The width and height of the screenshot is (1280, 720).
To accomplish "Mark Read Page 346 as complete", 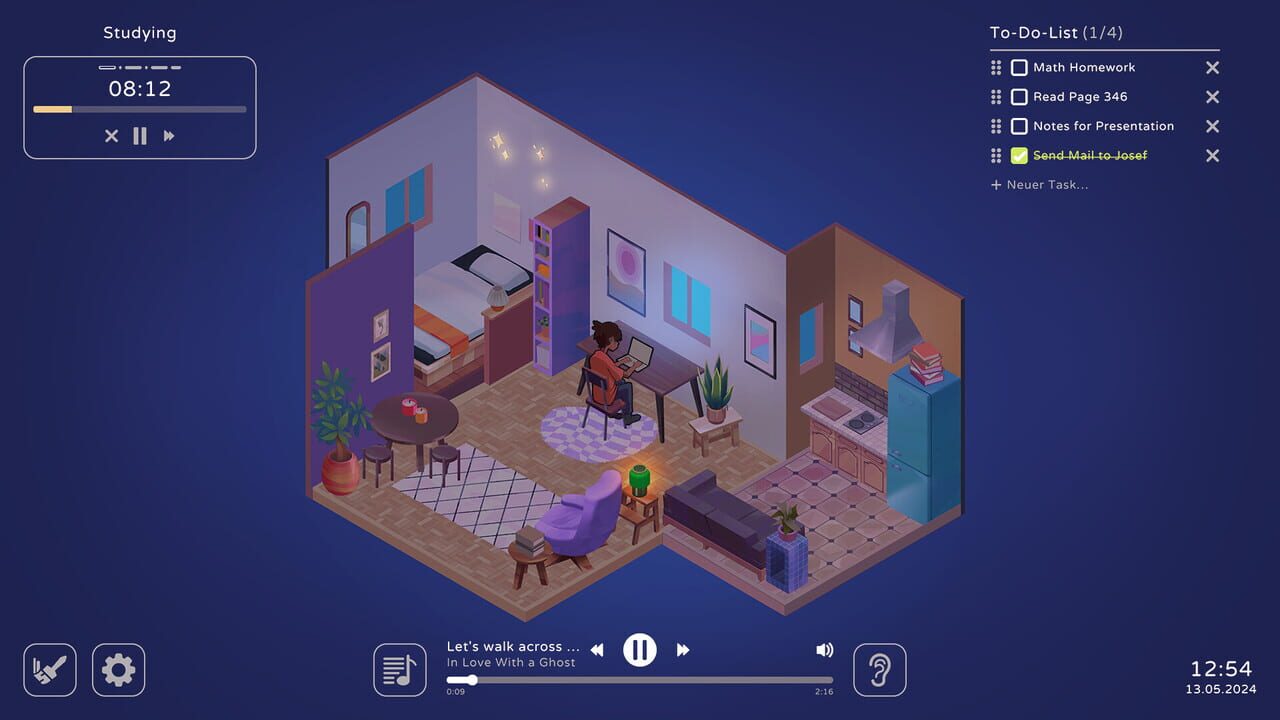I will click(x=1019, y=96).
